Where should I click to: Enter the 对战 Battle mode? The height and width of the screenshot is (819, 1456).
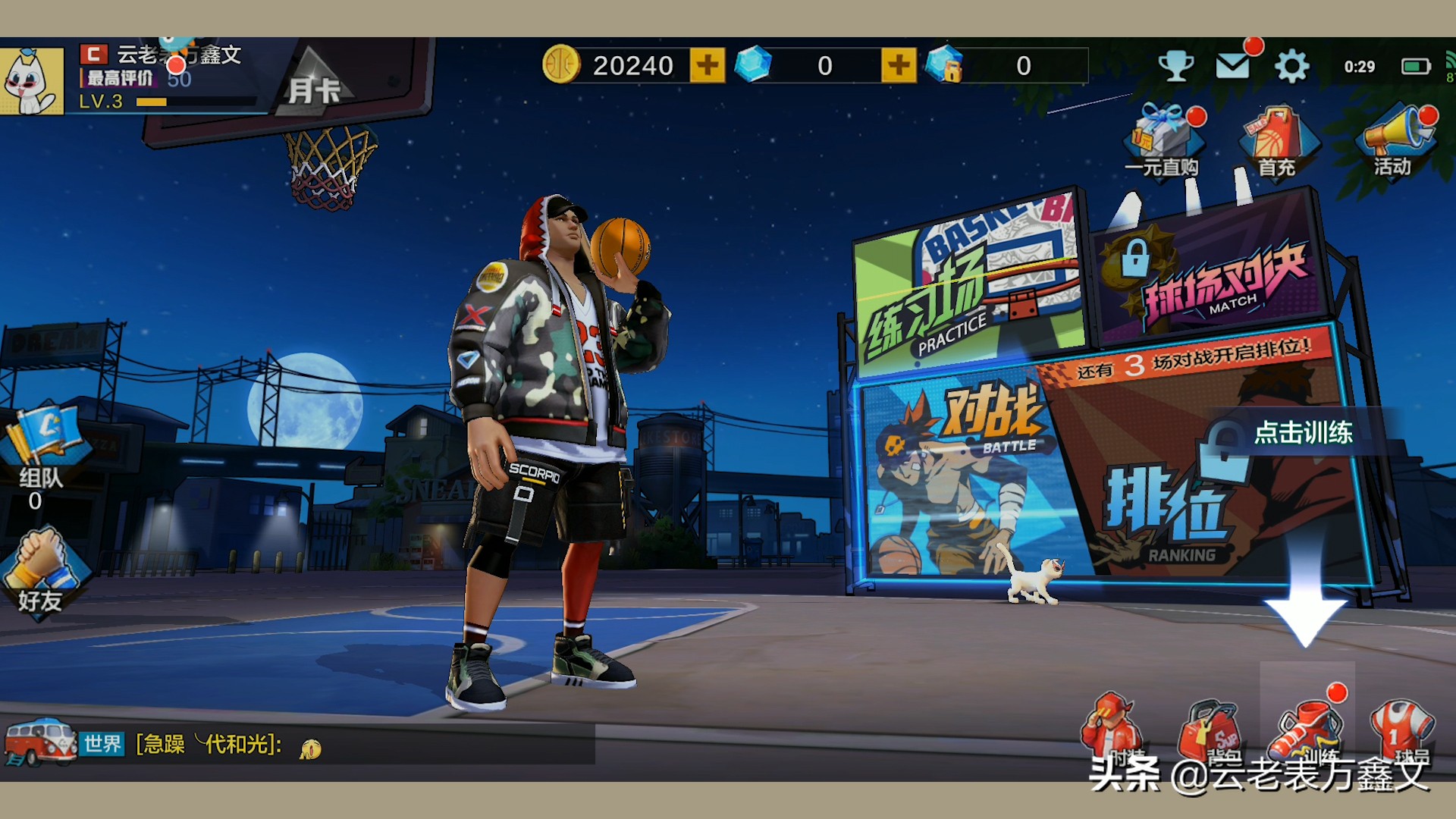pyautogui.click(x=963, y=478)
